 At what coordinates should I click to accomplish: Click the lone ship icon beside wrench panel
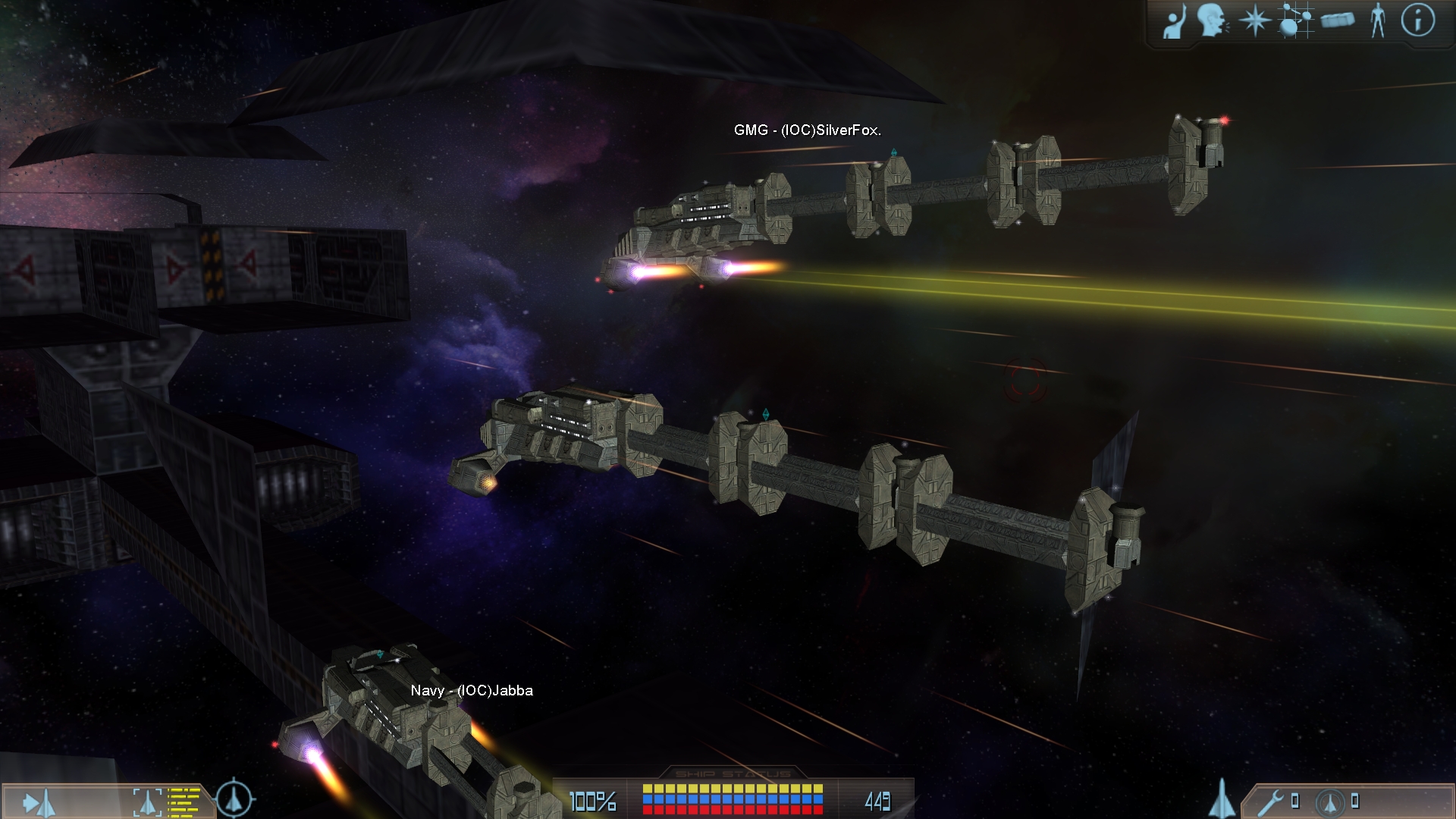coord(1221,798)
